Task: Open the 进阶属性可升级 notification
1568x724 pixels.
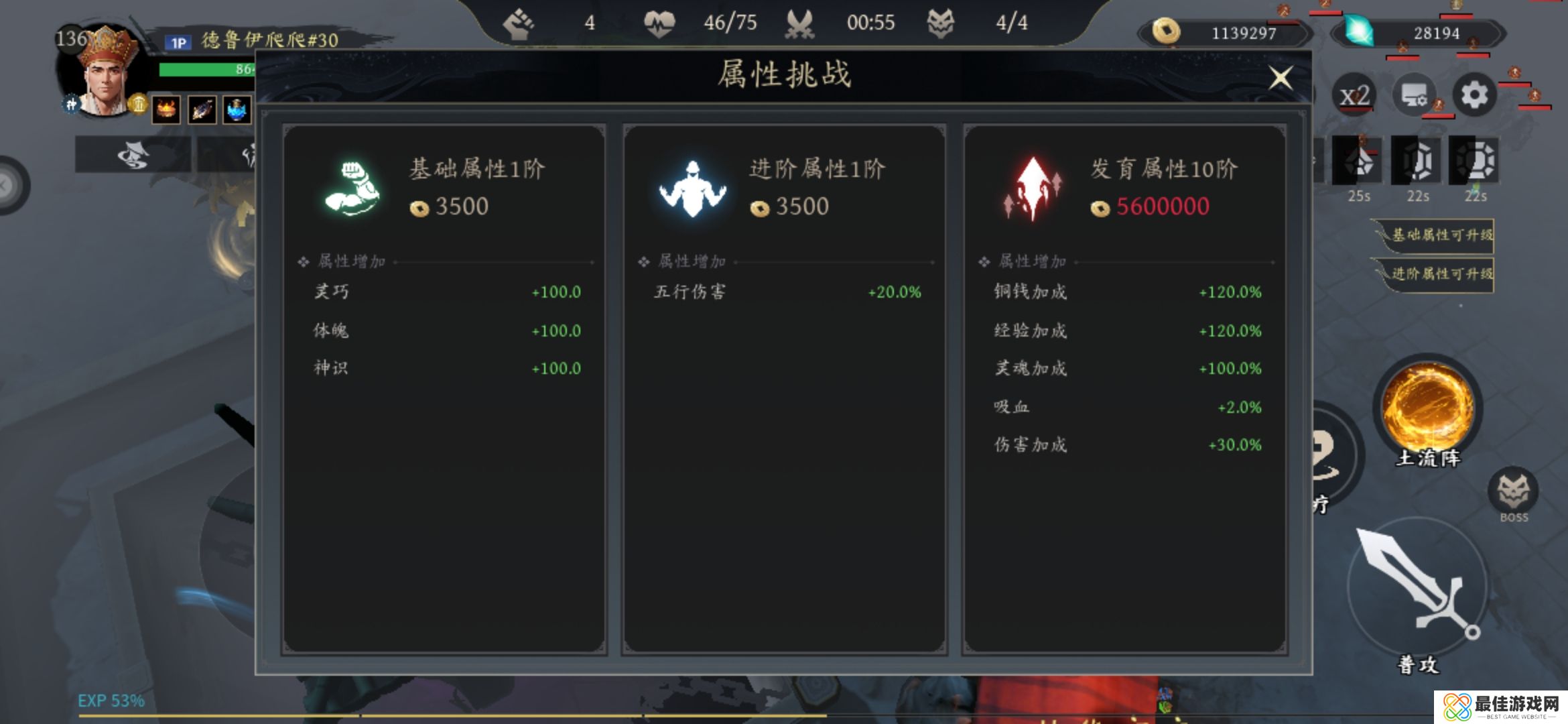Action: 1435,274
